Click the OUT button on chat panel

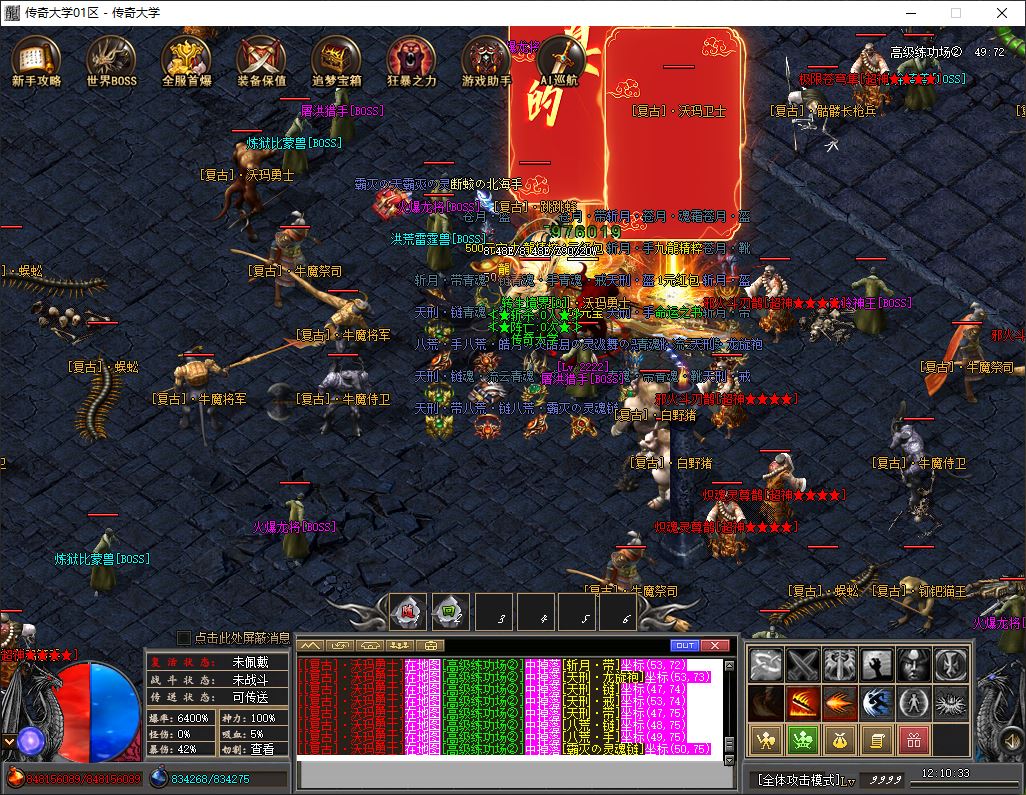click(x=685, y=645)
